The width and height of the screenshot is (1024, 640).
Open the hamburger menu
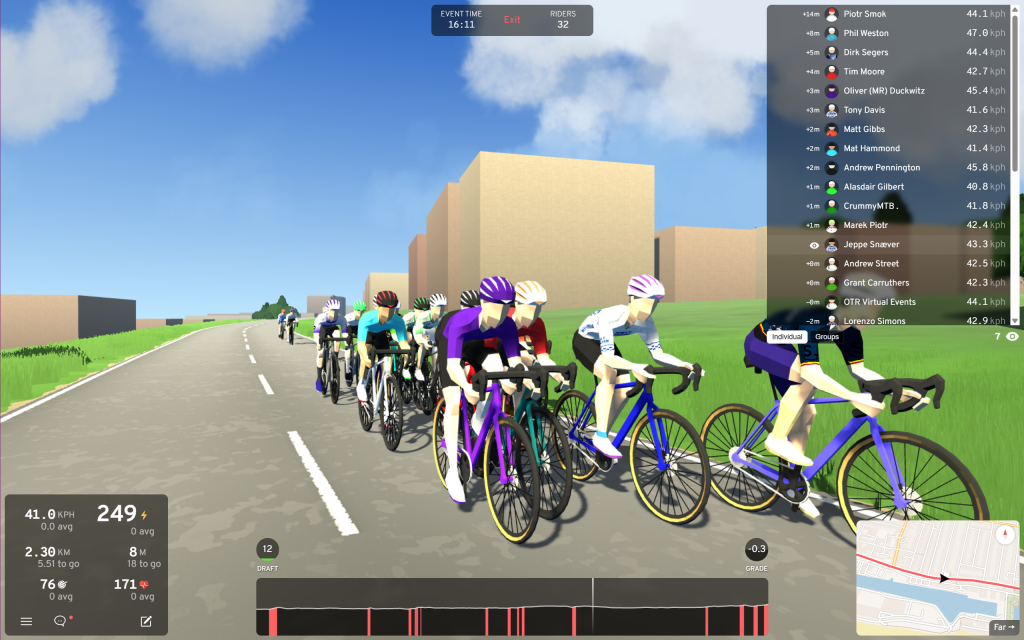27,621
